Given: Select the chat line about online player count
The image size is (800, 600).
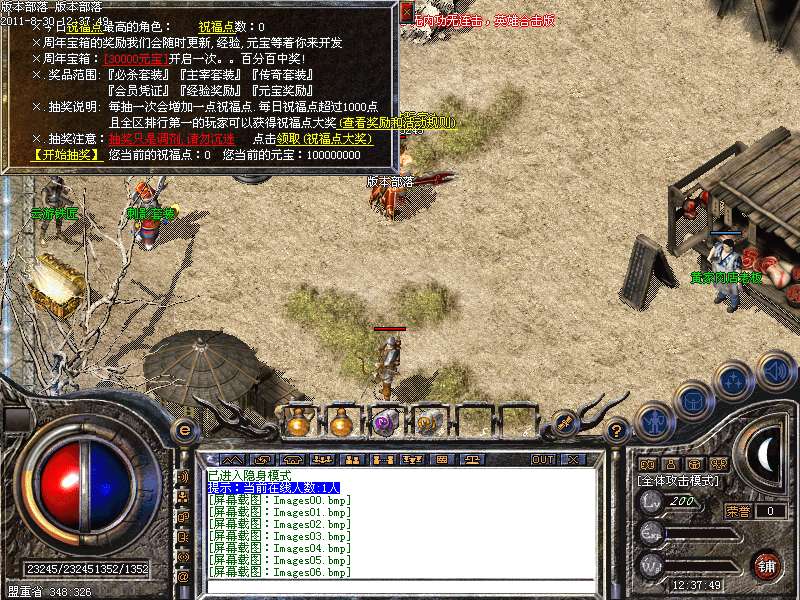Looking at the screenshot, I should 274,487.
